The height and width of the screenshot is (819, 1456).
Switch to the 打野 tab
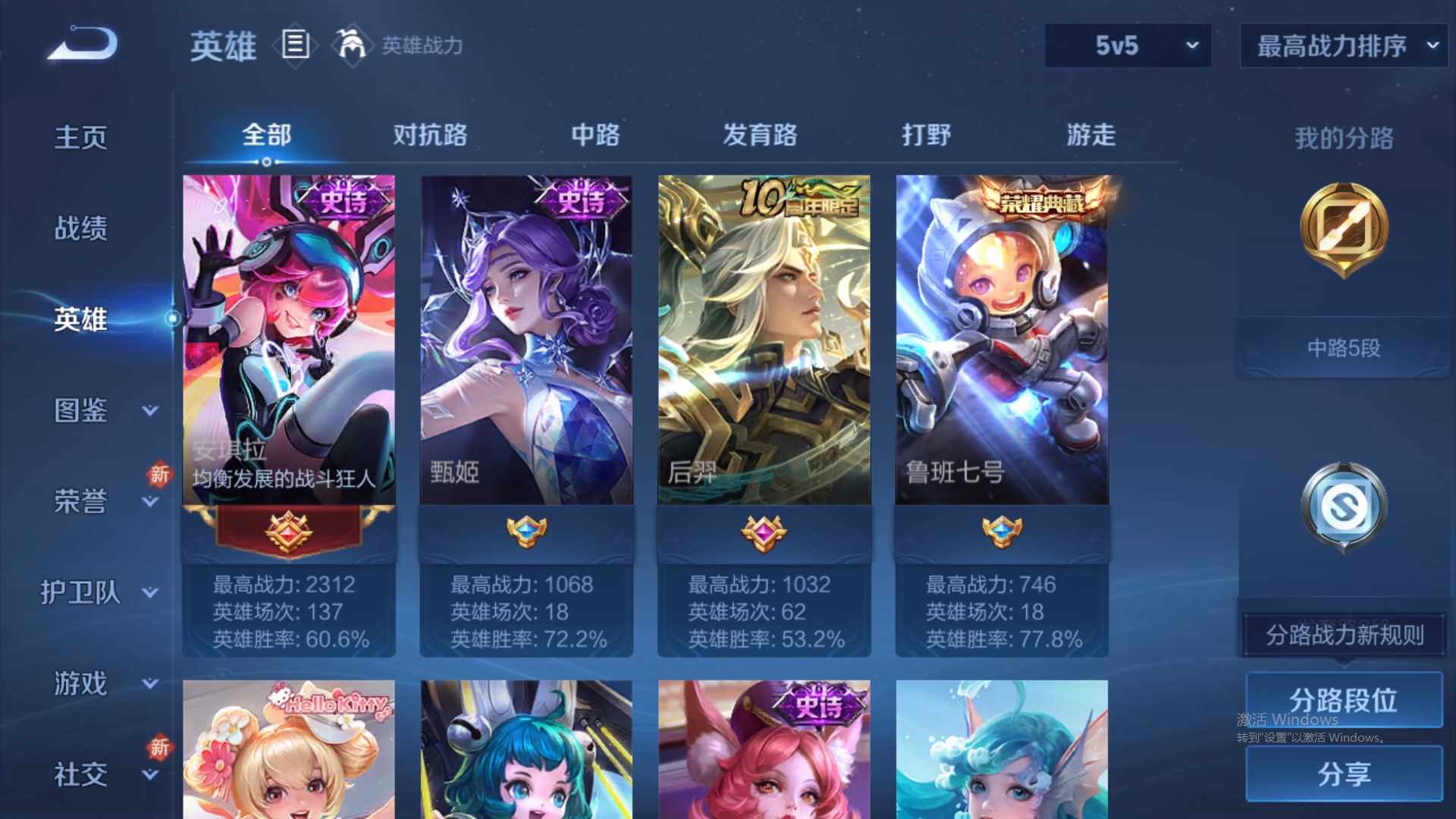pyautogui.click(x=927, y=135)
